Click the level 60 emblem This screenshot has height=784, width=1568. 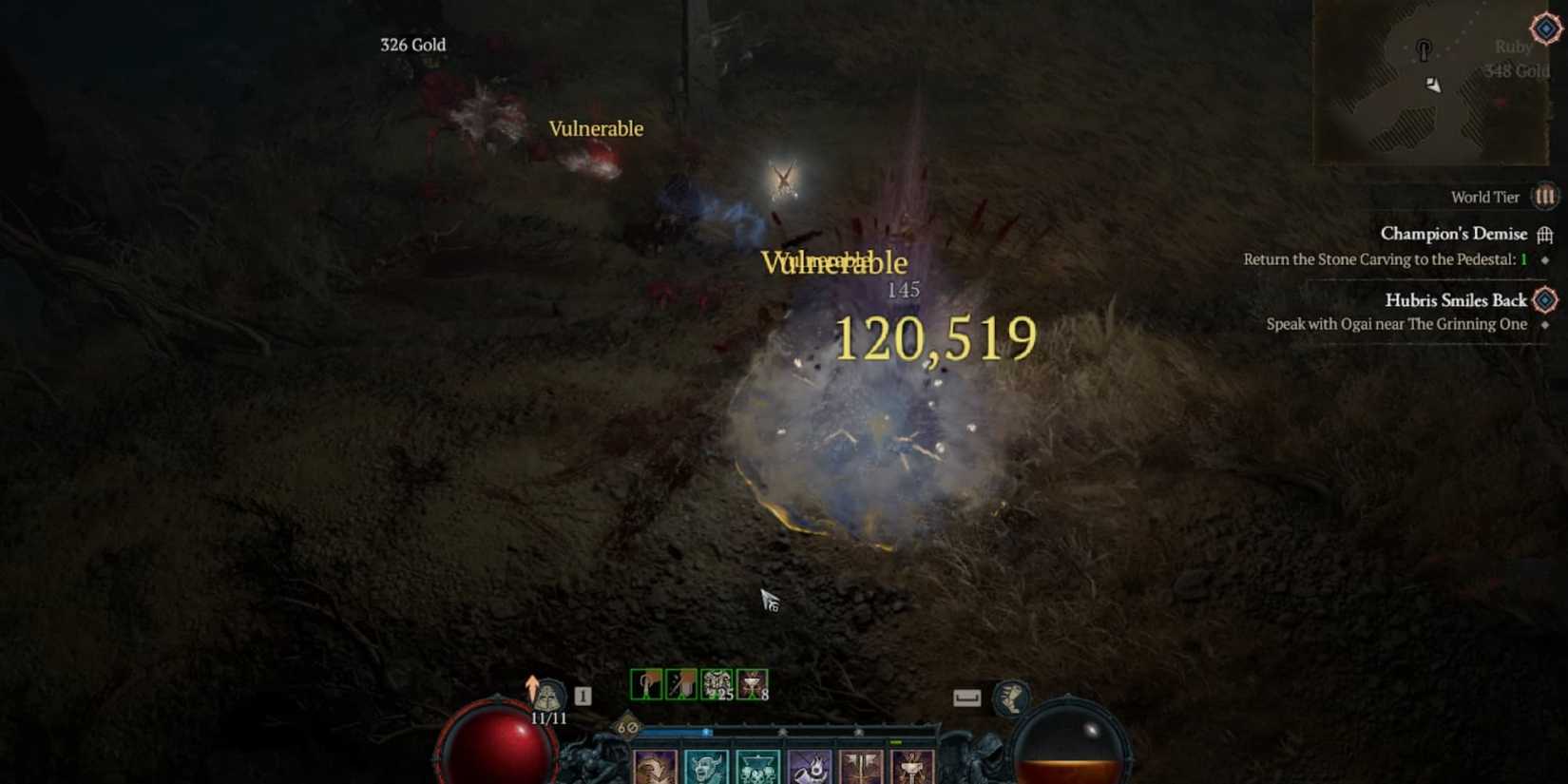pos(627,728)
